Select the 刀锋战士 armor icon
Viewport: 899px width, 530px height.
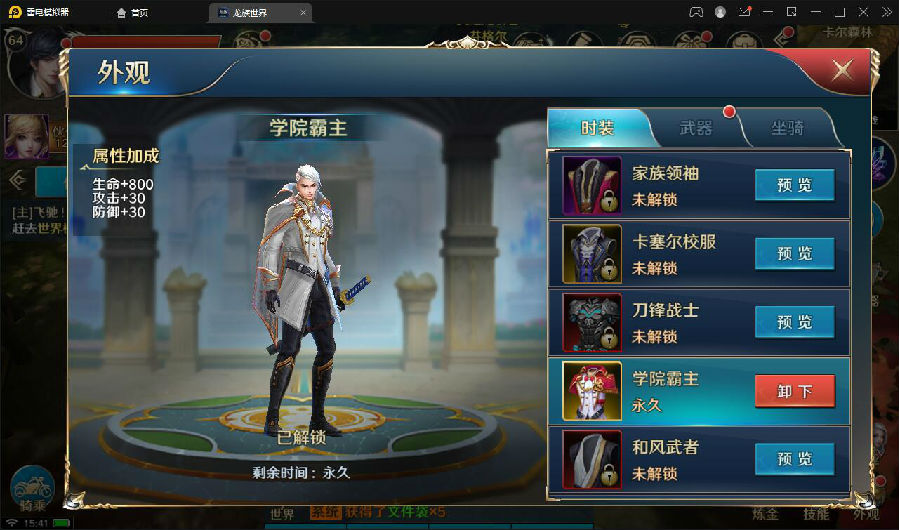592,322
